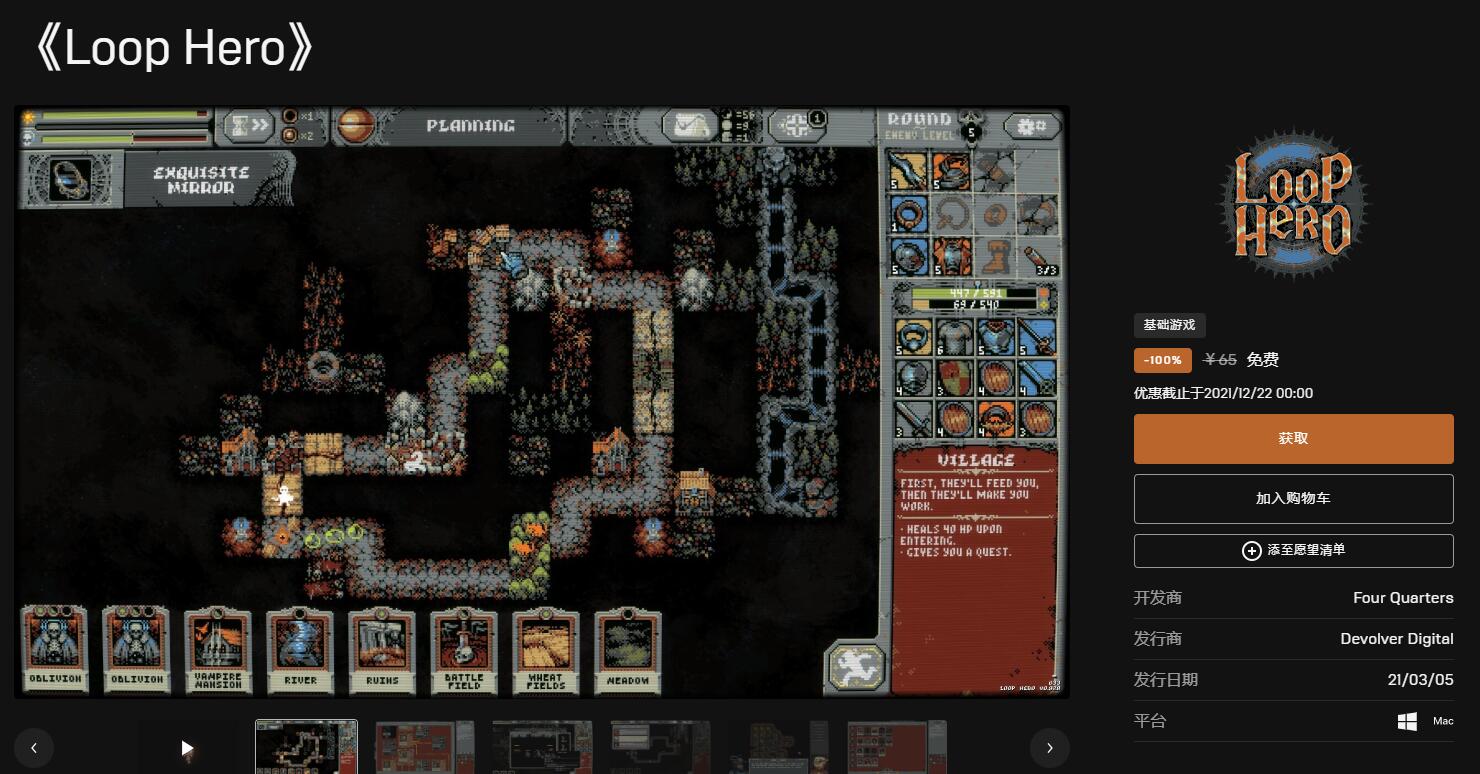This screenshot has height=774, width=1480.
Task: Choose the Meadow card
Action: pos(628,649)
